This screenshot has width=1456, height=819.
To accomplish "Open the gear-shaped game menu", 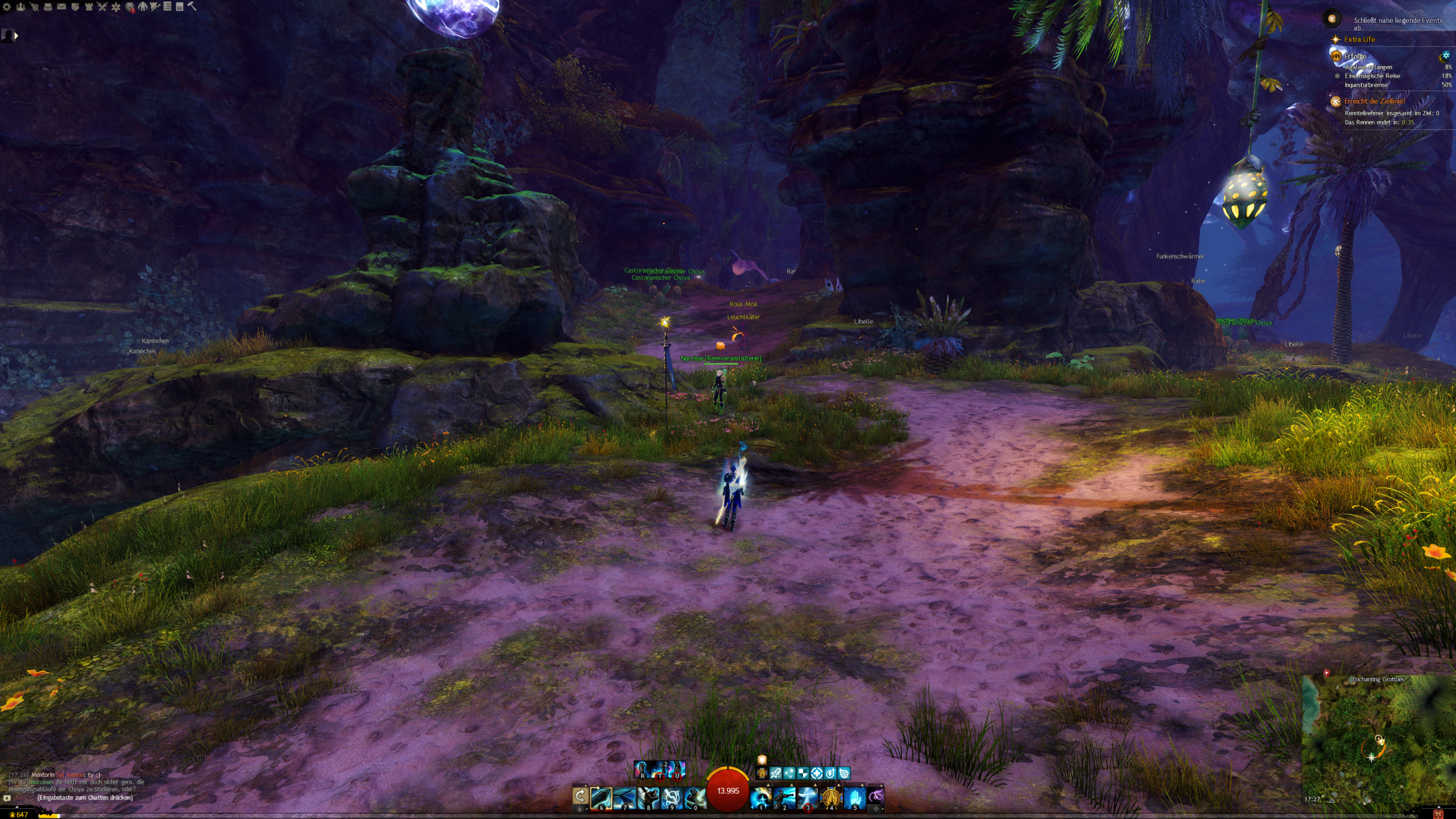I will pos(7,7).
